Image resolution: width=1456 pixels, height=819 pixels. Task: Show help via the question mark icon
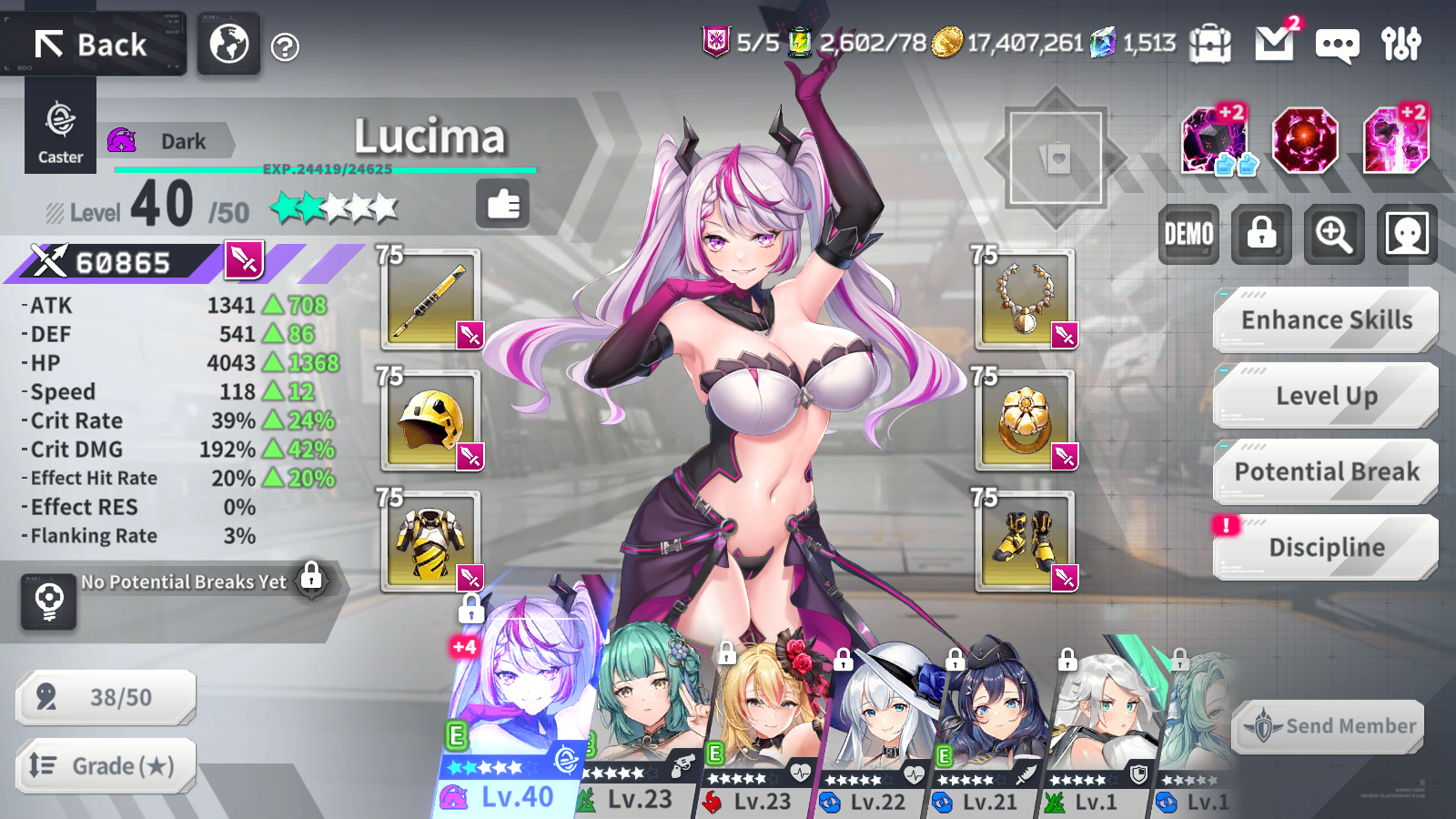(285, 46)
